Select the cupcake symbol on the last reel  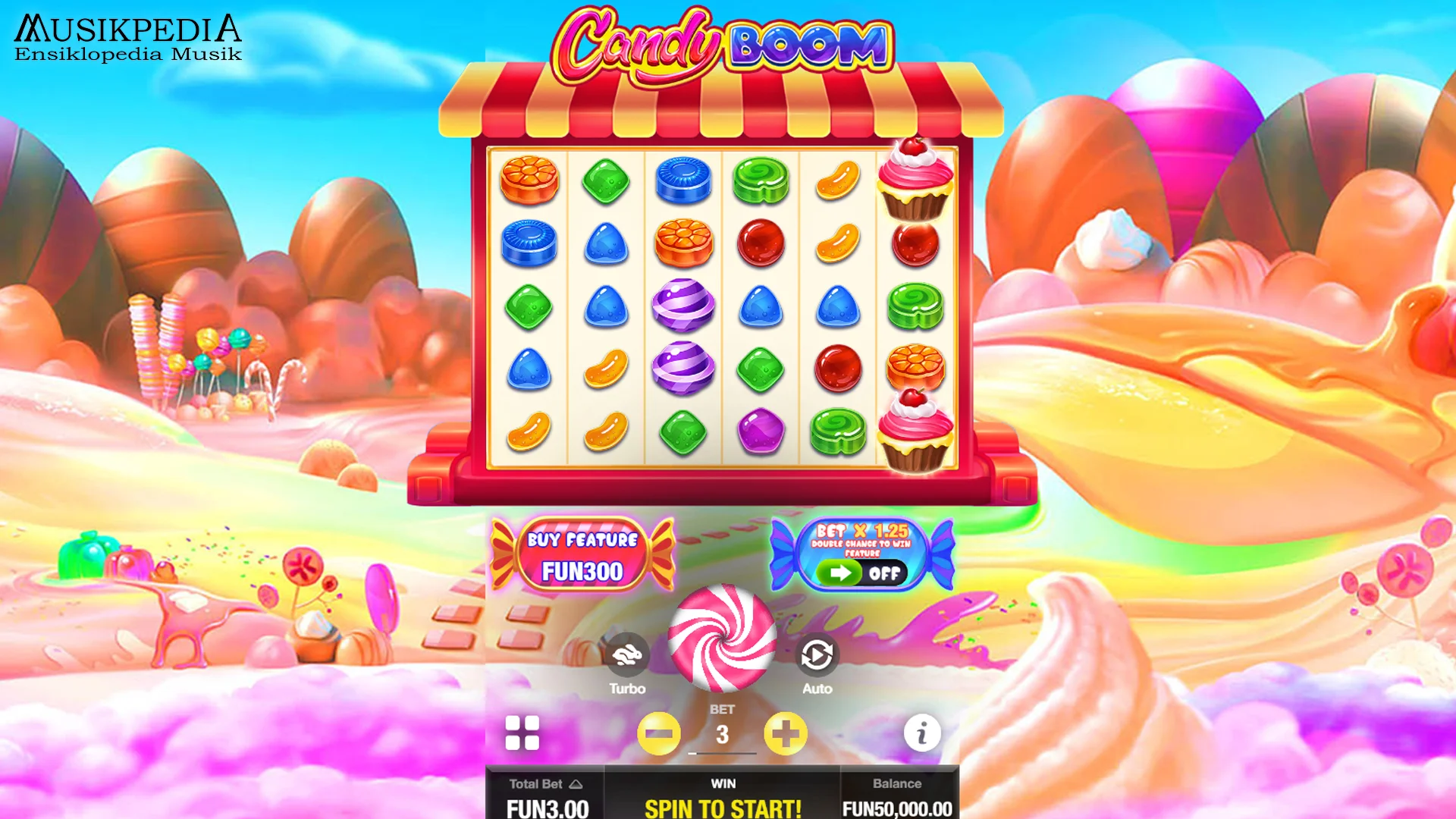[x=915, y=180]
